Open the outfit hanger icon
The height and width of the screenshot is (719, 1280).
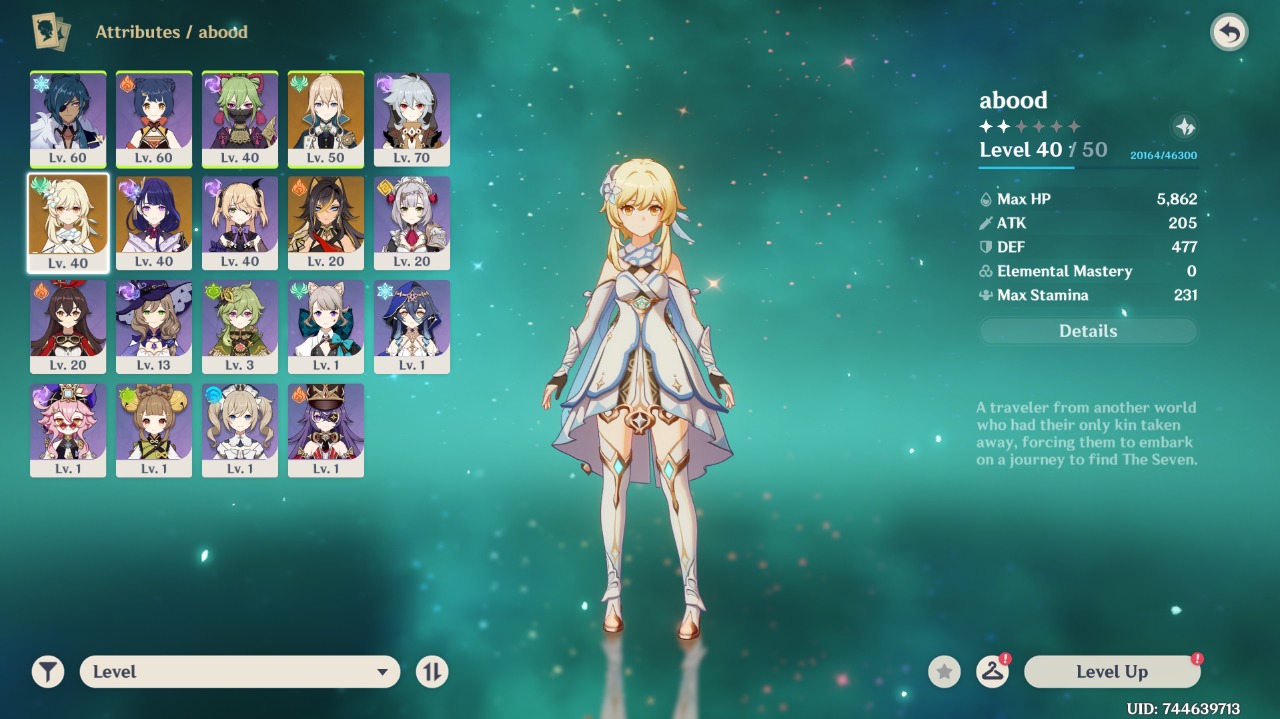coord(992,672)
